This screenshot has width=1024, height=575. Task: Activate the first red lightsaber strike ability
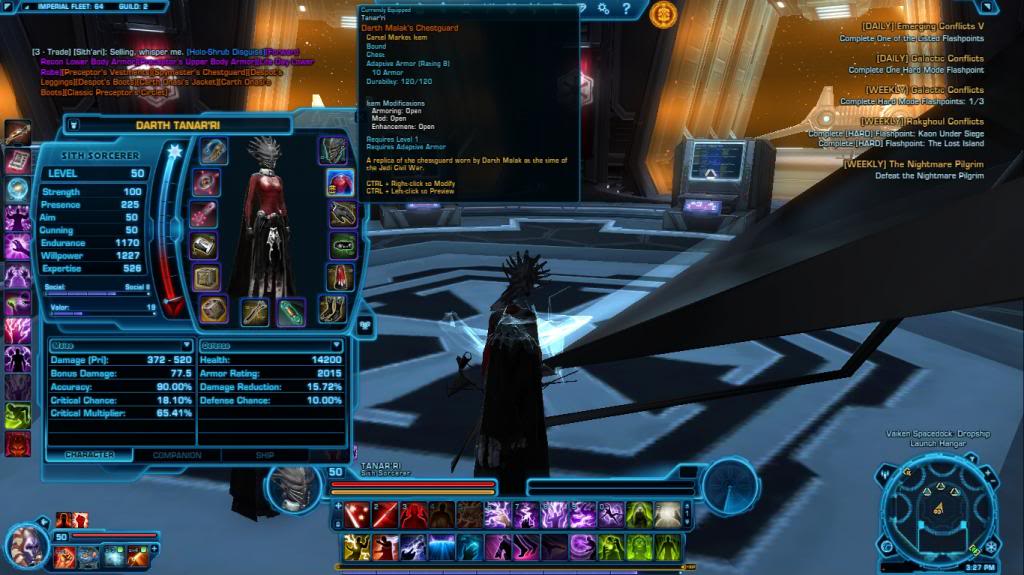[356, 515]
